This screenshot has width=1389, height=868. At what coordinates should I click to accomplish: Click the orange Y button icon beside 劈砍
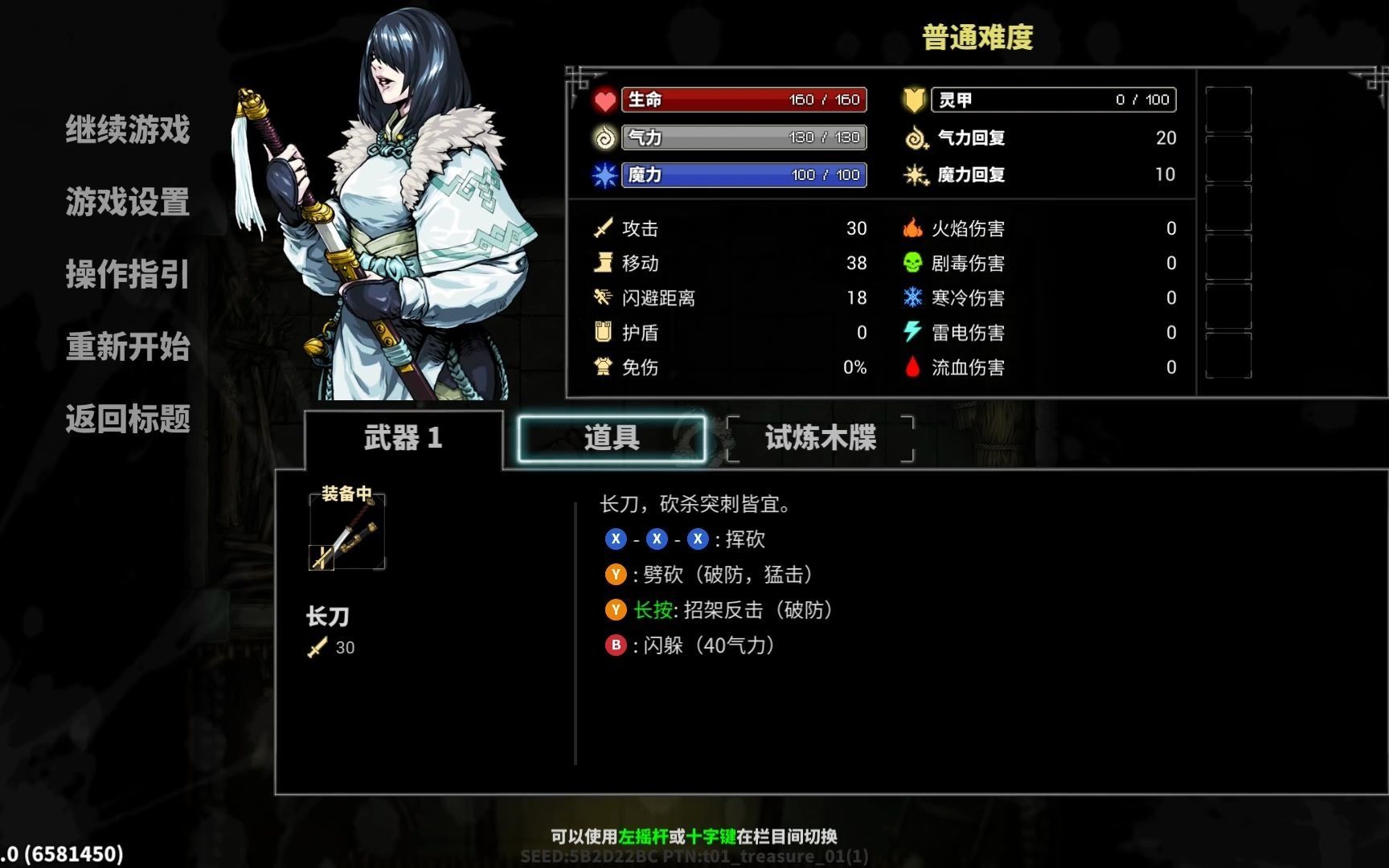tap(616, 575)
